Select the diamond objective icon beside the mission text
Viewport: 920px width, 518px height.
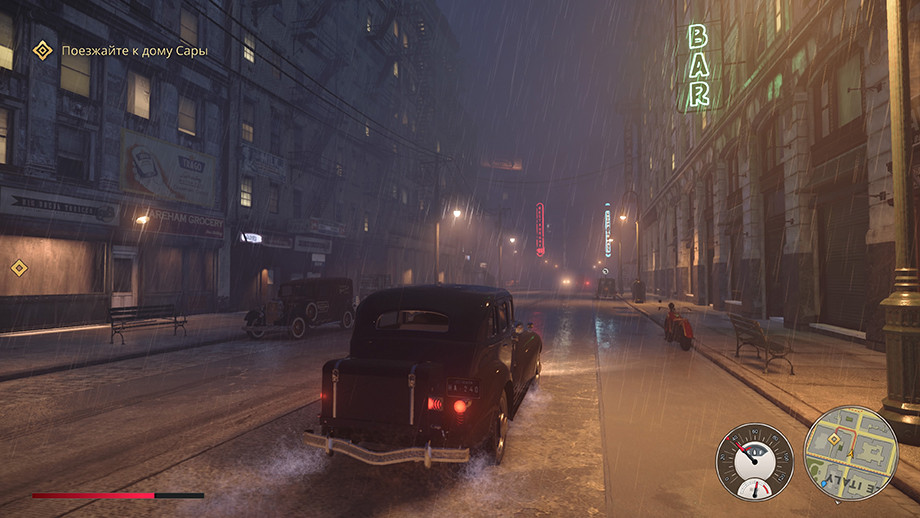click(x=42, y=50)
